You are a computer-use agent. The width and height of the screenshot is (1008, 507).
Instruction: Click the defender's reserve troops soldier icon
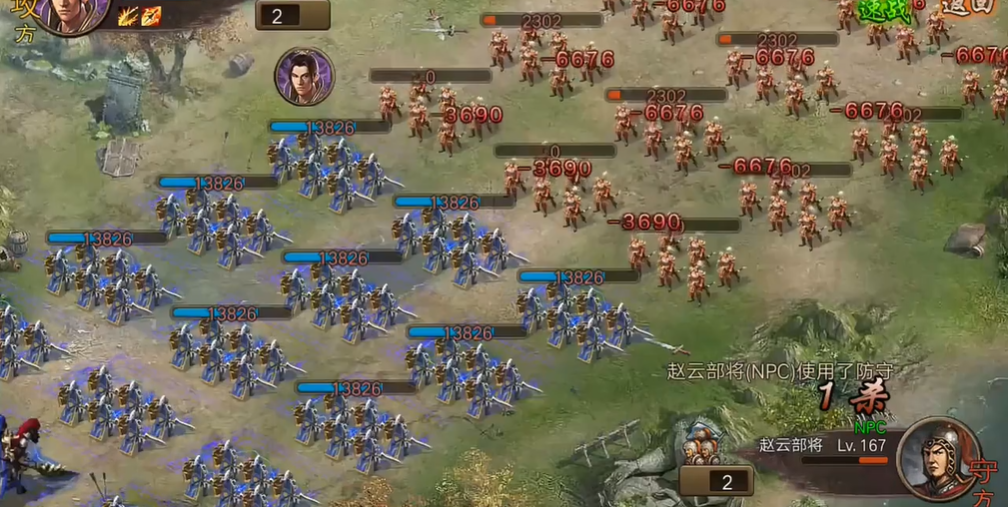point(706,445)
